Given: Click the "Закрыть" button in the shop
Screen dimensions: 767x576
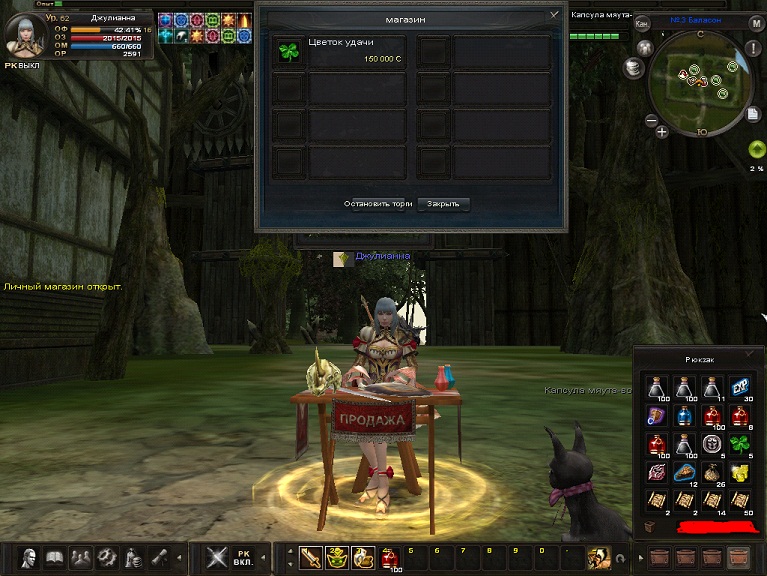Looking at the screenshot, I should (x=443, y=203).
